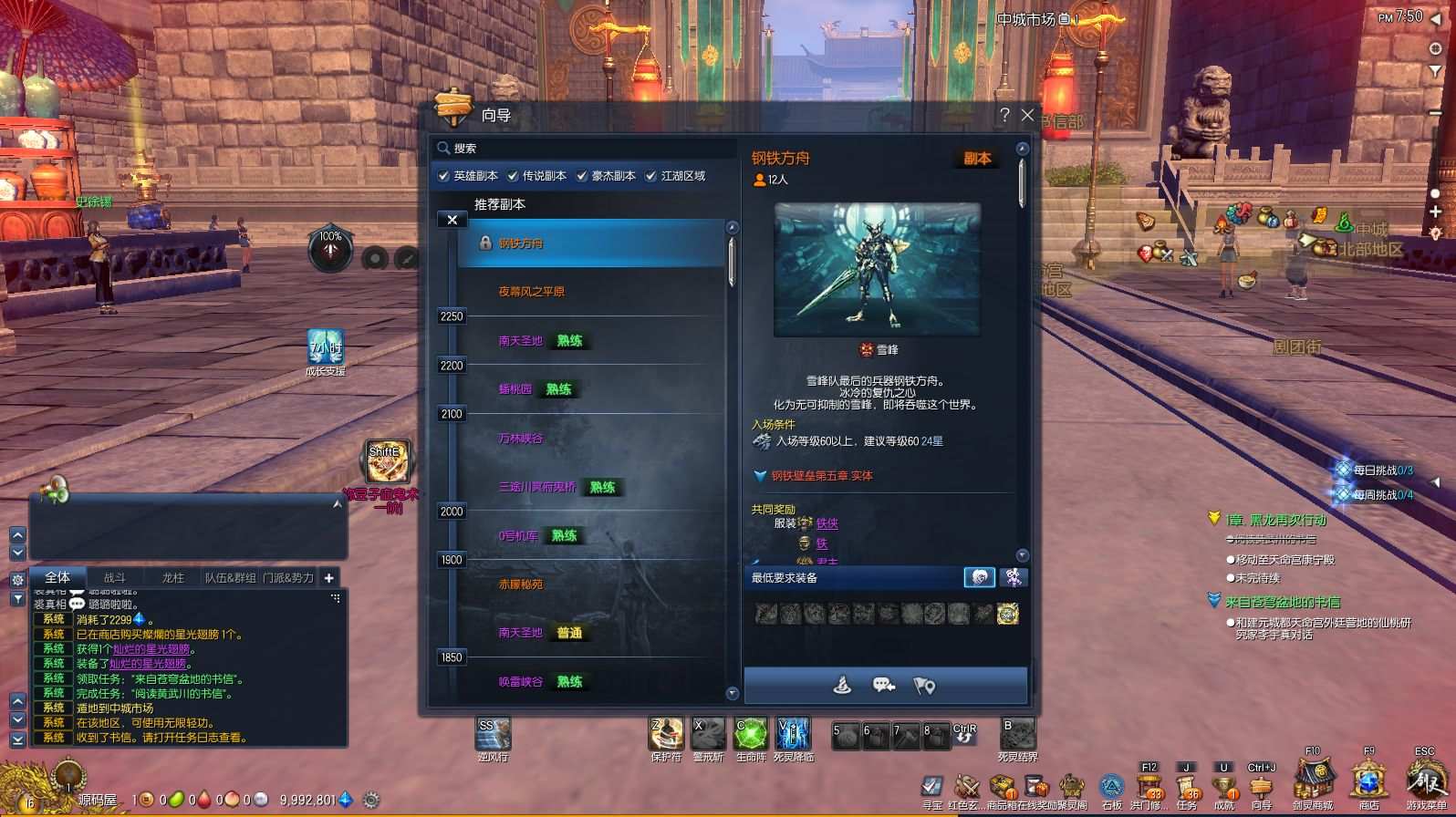
Task: Switch to the 队伍&群组 chat tab
Action: pyautogui.click(x=230, y=577)
